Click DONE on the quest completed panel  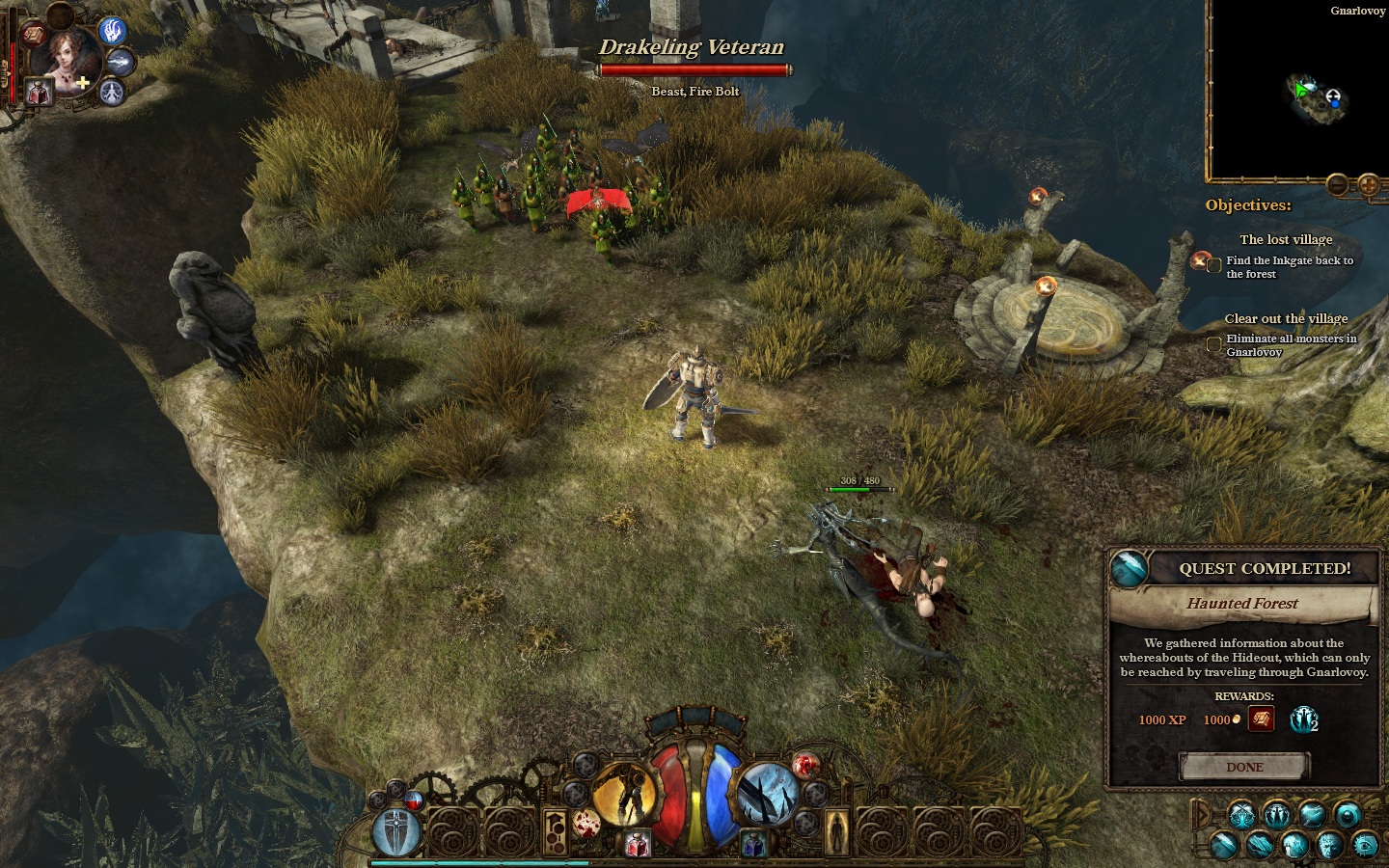[1244, 767]
